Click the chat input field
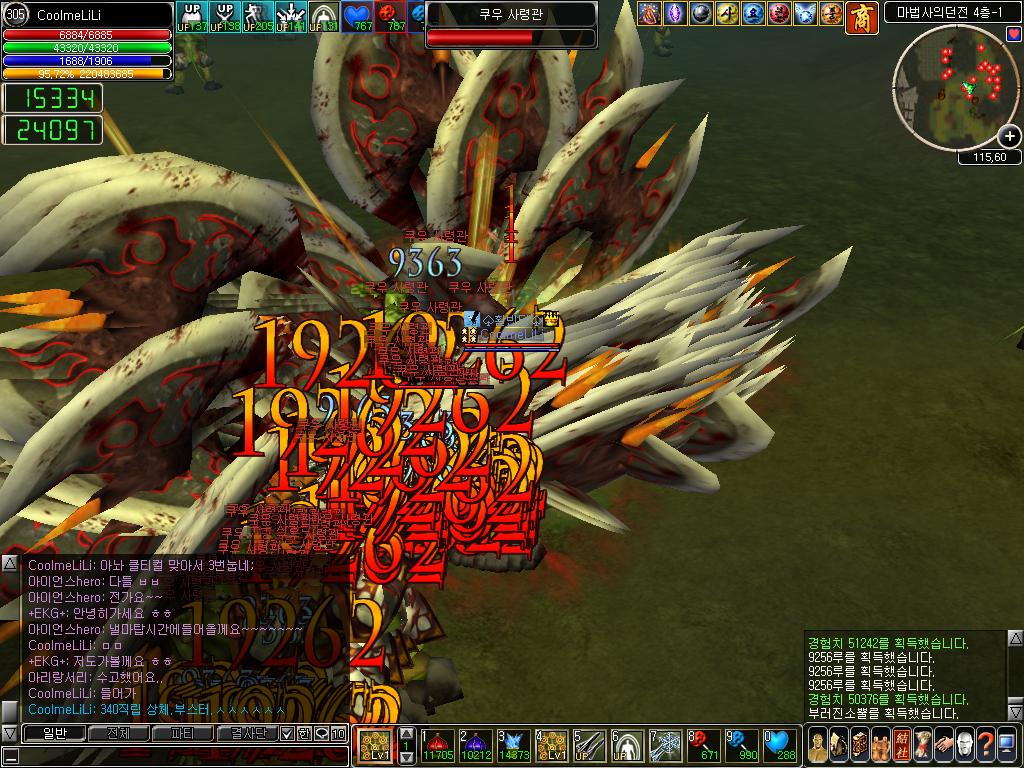 (x=180, y=755)
